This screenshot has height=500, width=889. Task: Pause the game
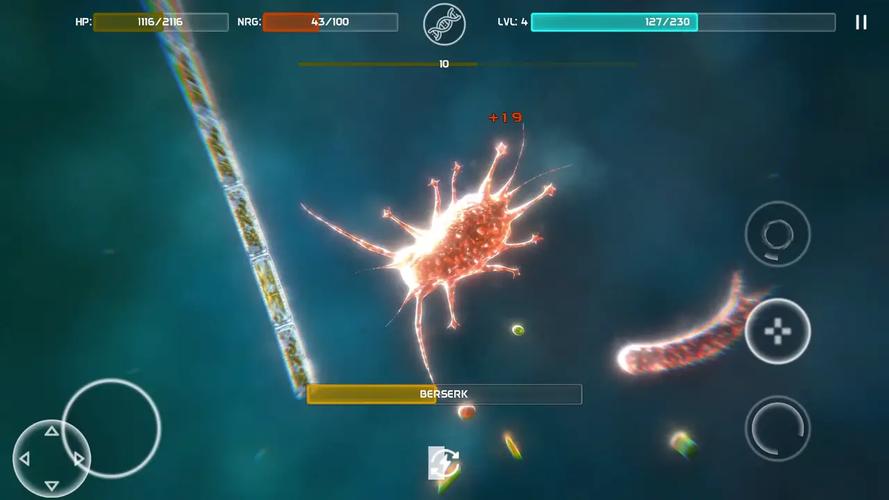[x=861, y=22]
